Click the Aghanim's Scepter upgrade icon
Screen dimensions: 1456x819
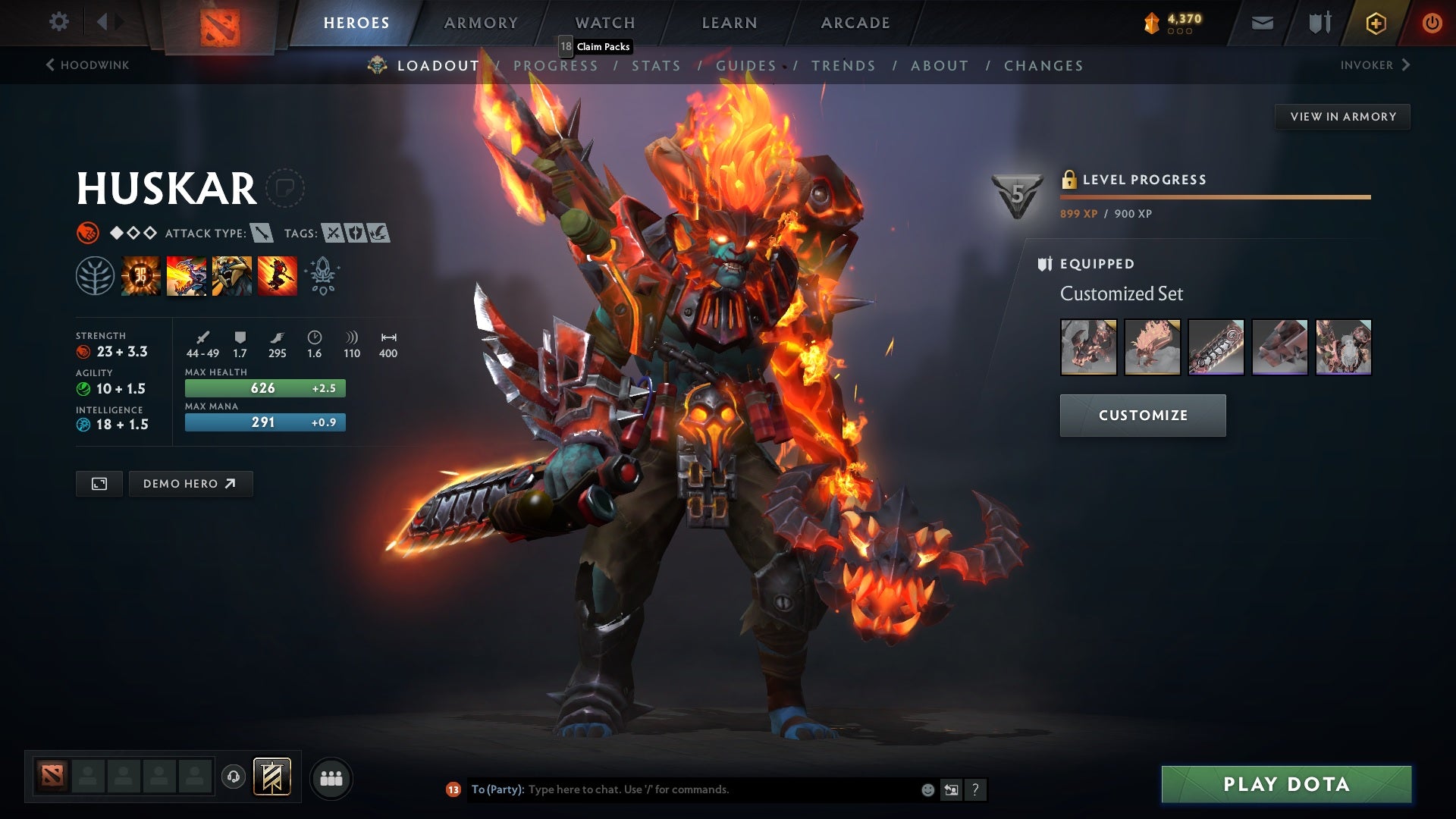tap(322, 275)
